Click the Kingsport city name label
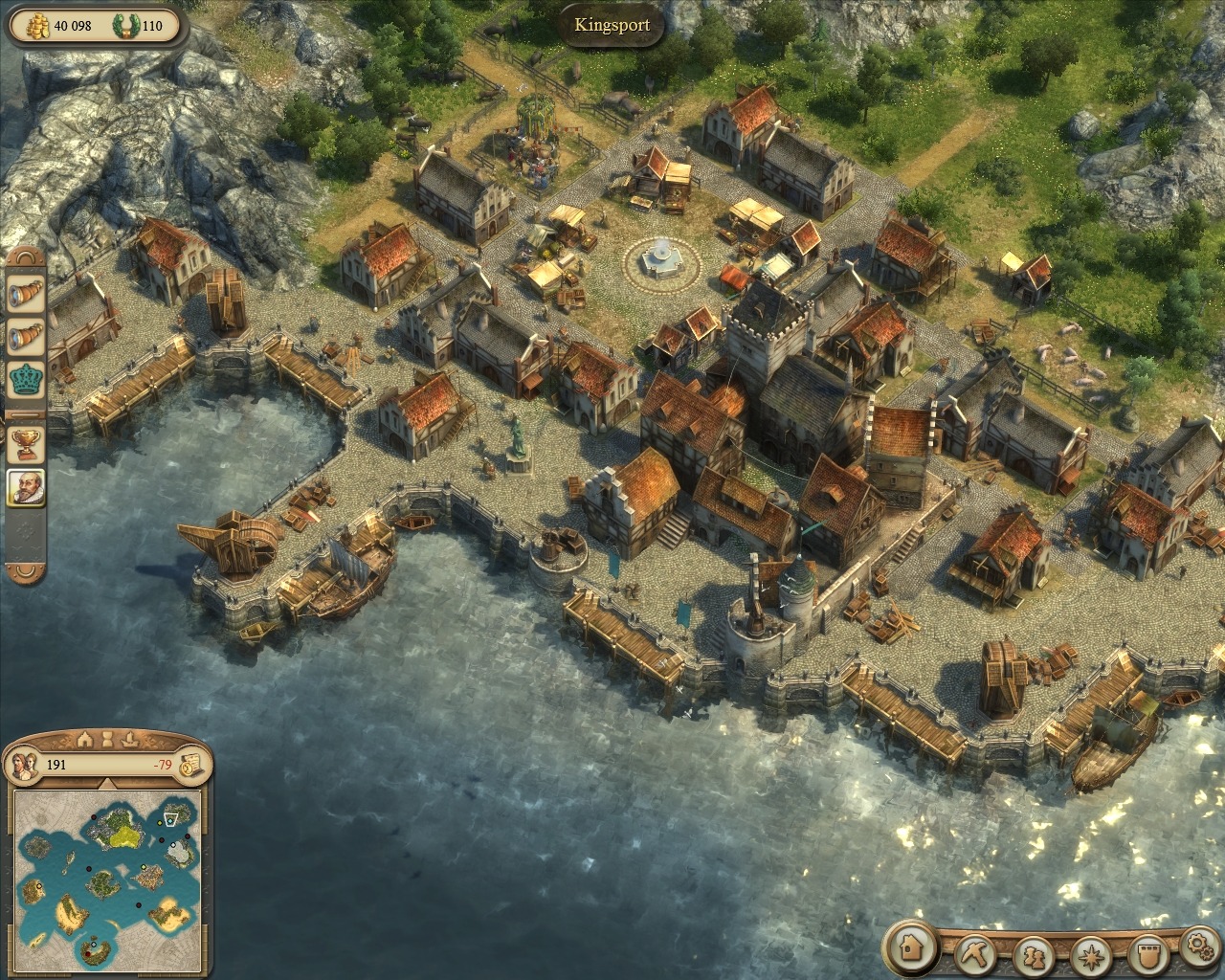 coord(612,25)
